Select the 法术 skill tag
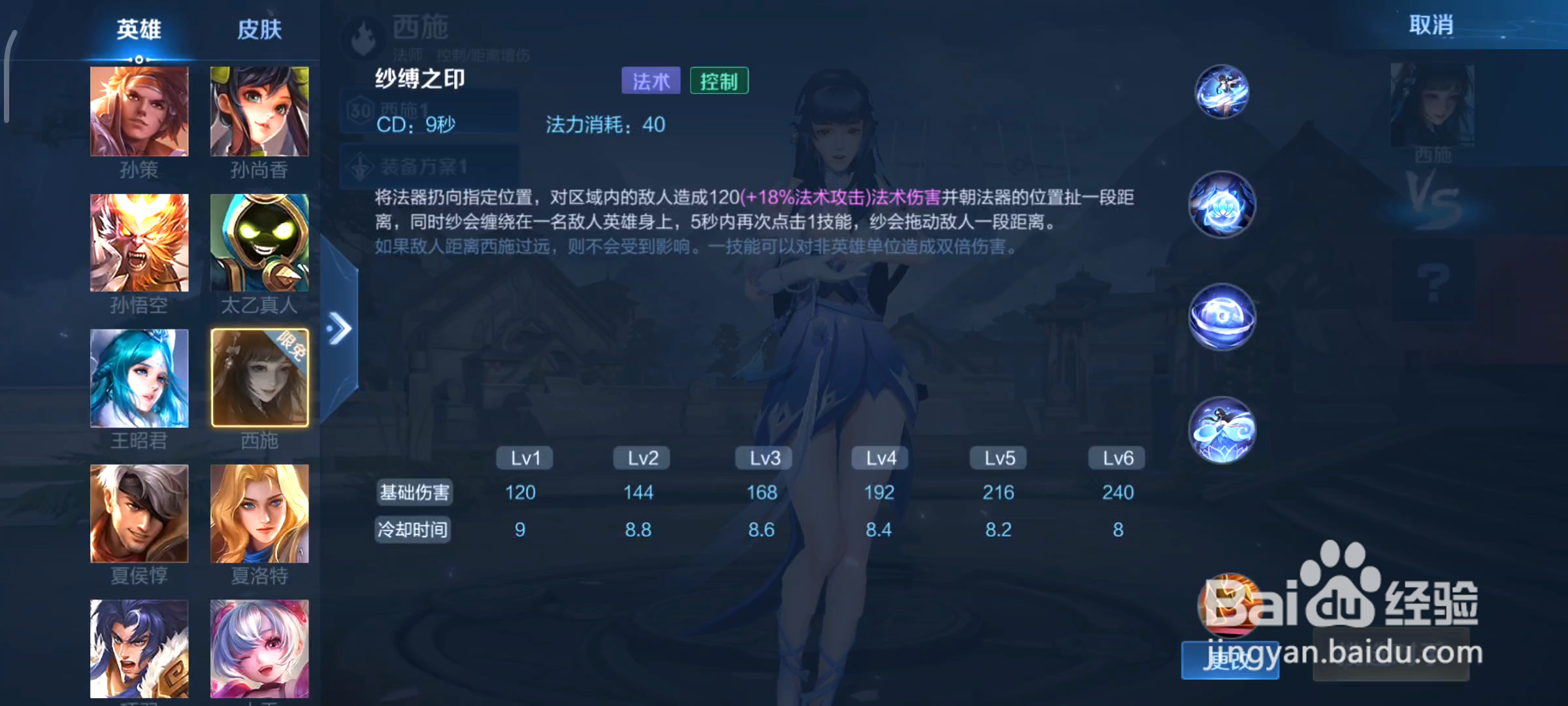The image size is (1568, 706). pyautogui.click(x=650, y=80)
